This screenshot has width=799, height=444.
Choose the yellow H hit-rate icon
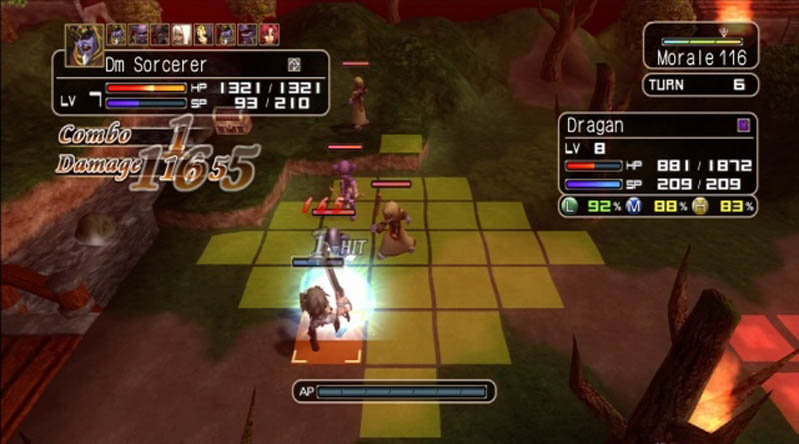(x=701, y=206)
